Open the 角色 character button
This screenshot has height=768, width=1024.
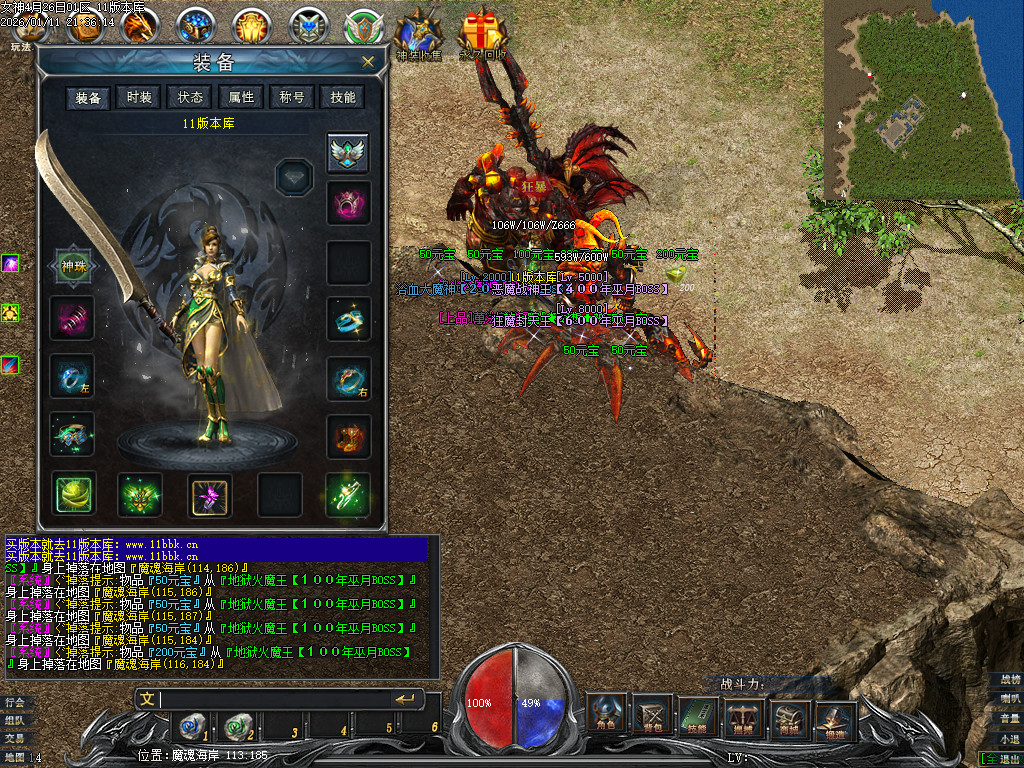pyautogui.click(x=606, y=714)
